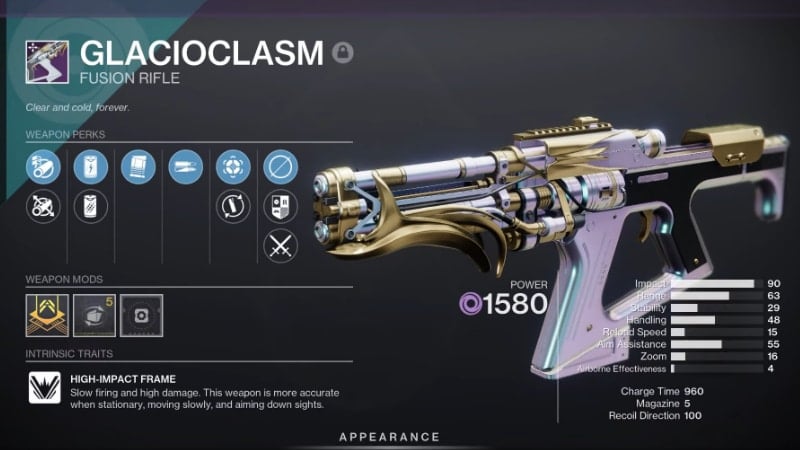Select the barrel perk in the first column

(41, 166)
